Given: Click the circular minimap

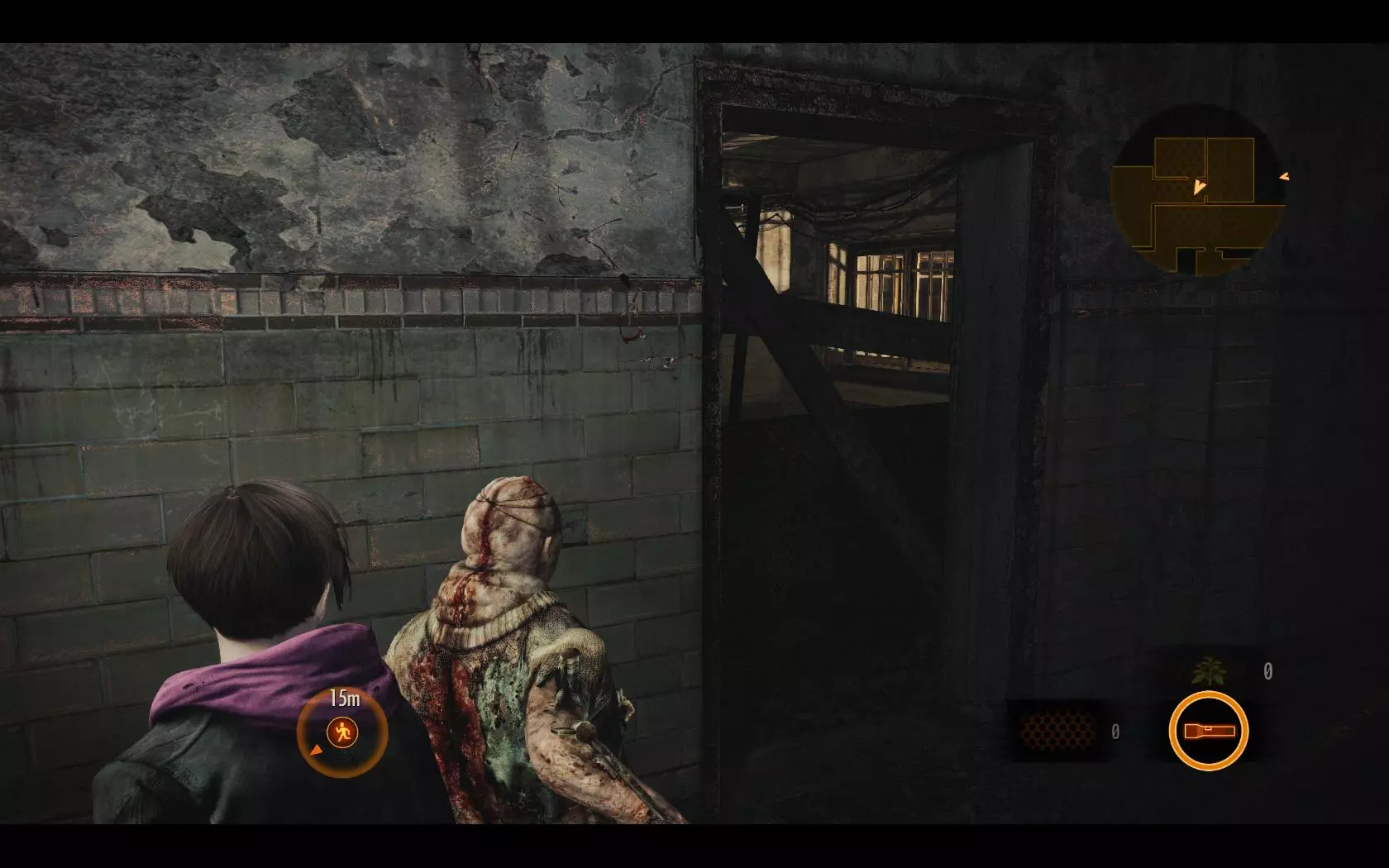Looking at the screenshot, I should tap(1196, 190).
